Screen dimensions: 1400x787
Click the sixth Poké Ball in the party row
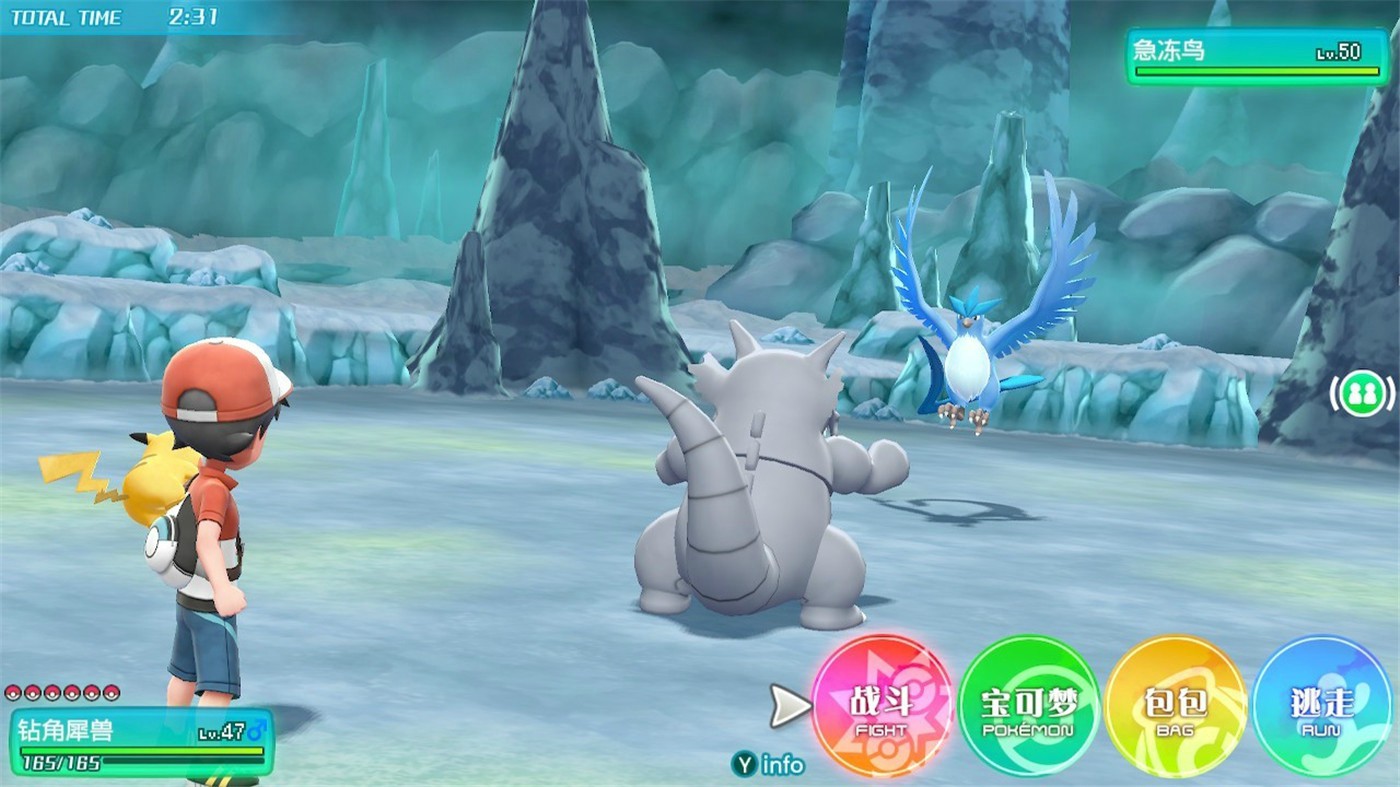coord(111,694)
